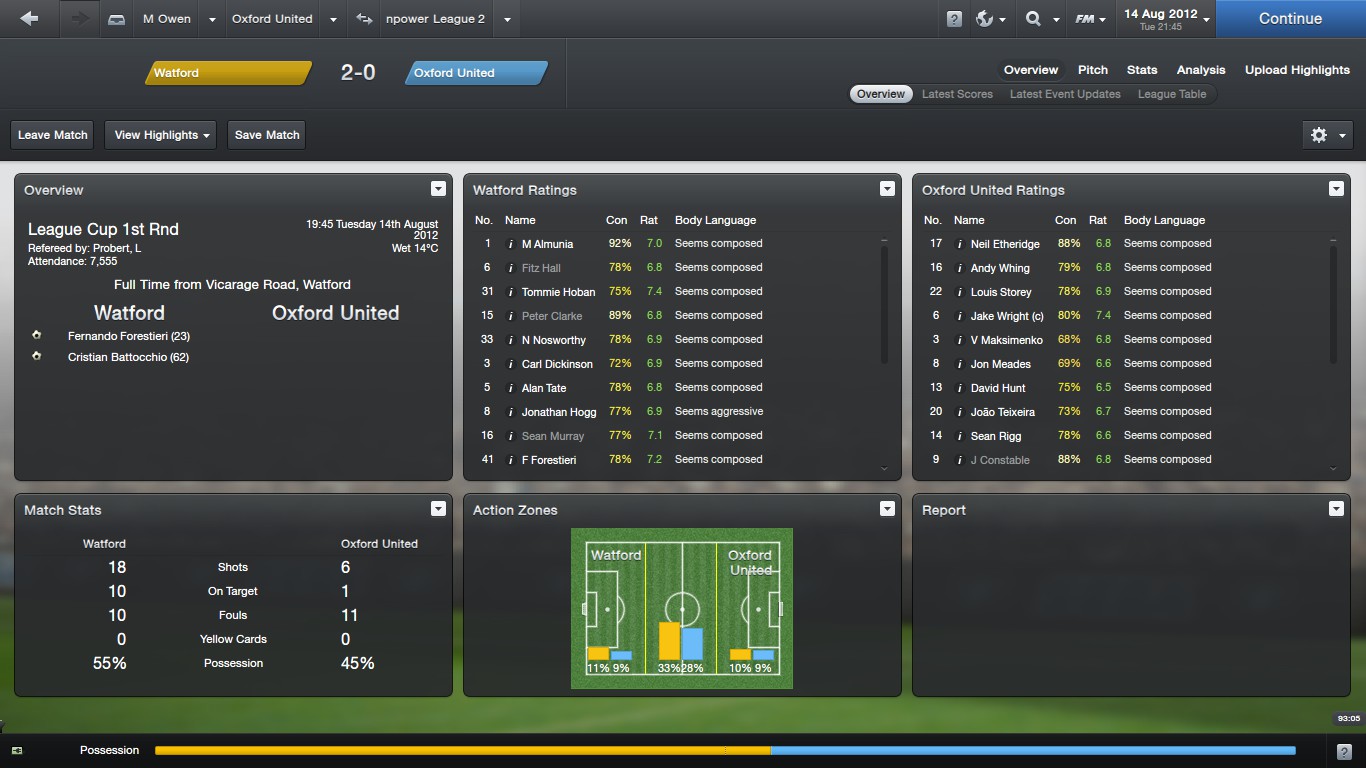Open the FM main menu
The height and width of the screenshot is (768, 1366).
[1089, 19]
